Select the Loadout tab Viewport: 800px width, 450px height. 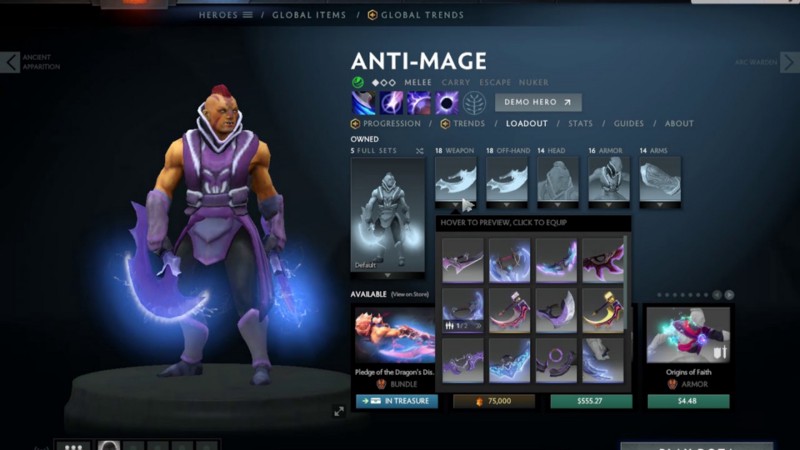tap(526, 124)
